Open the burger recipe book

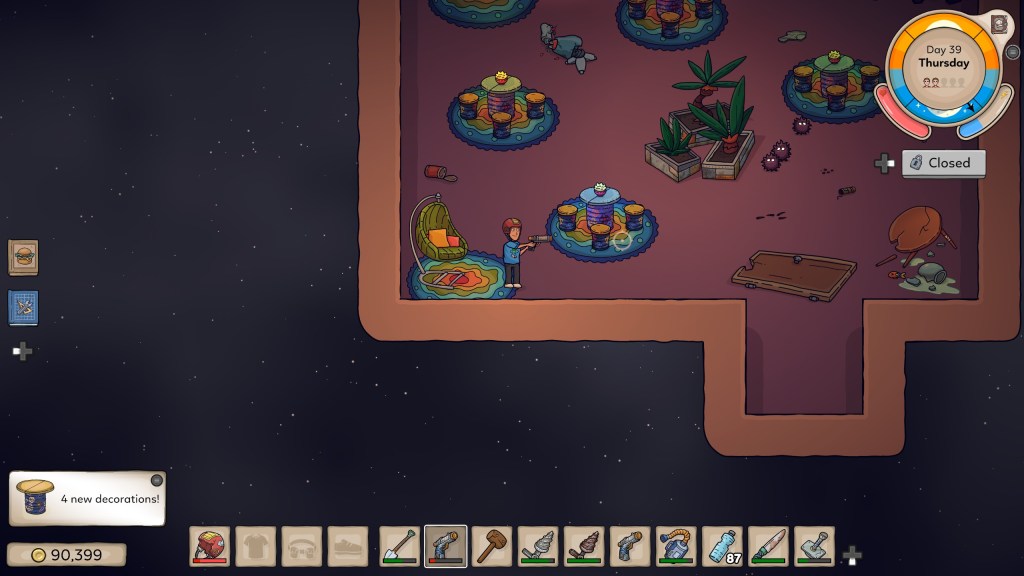[23, 257]
